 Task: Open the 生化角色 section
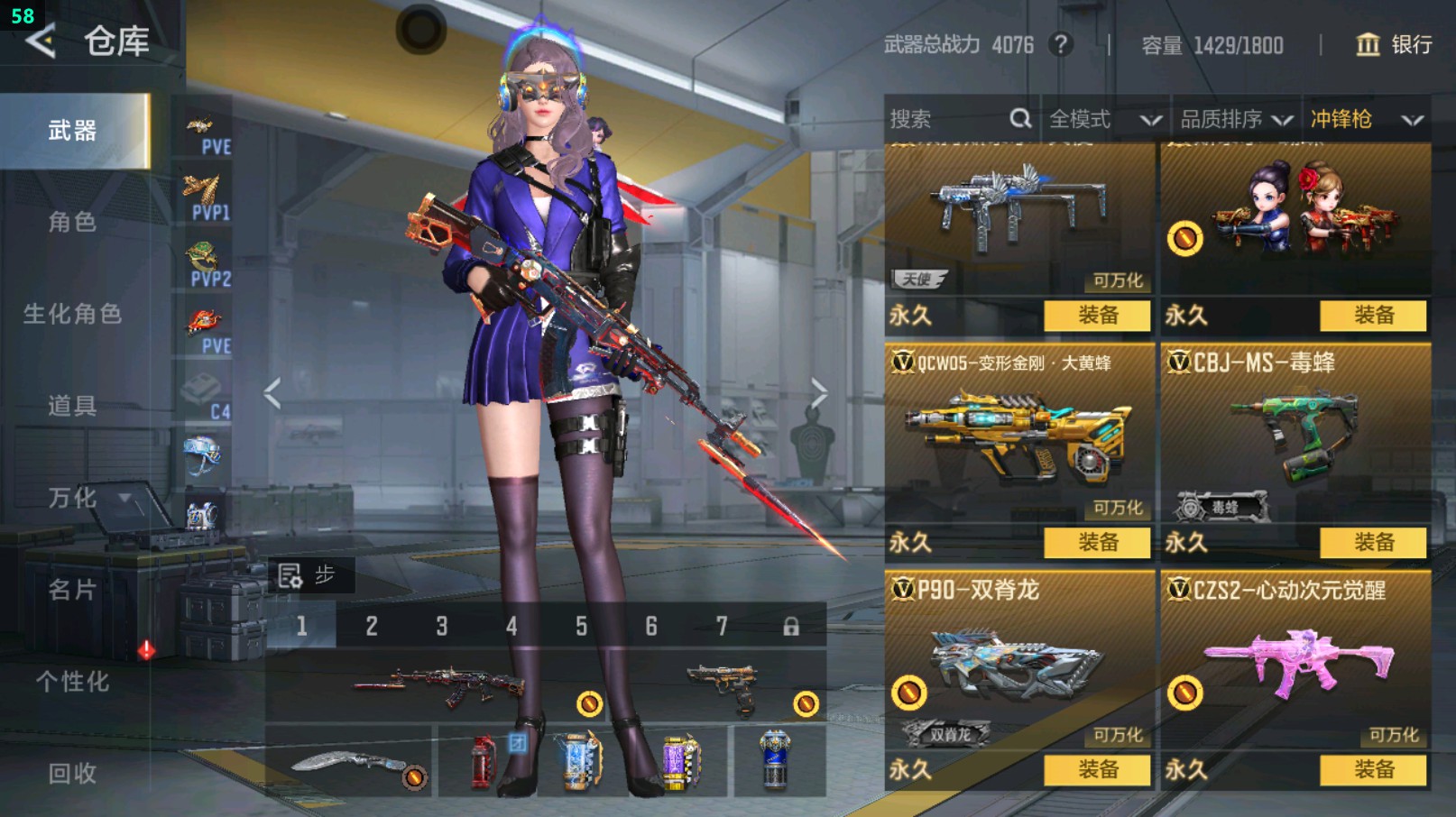(x=72, y=314)
